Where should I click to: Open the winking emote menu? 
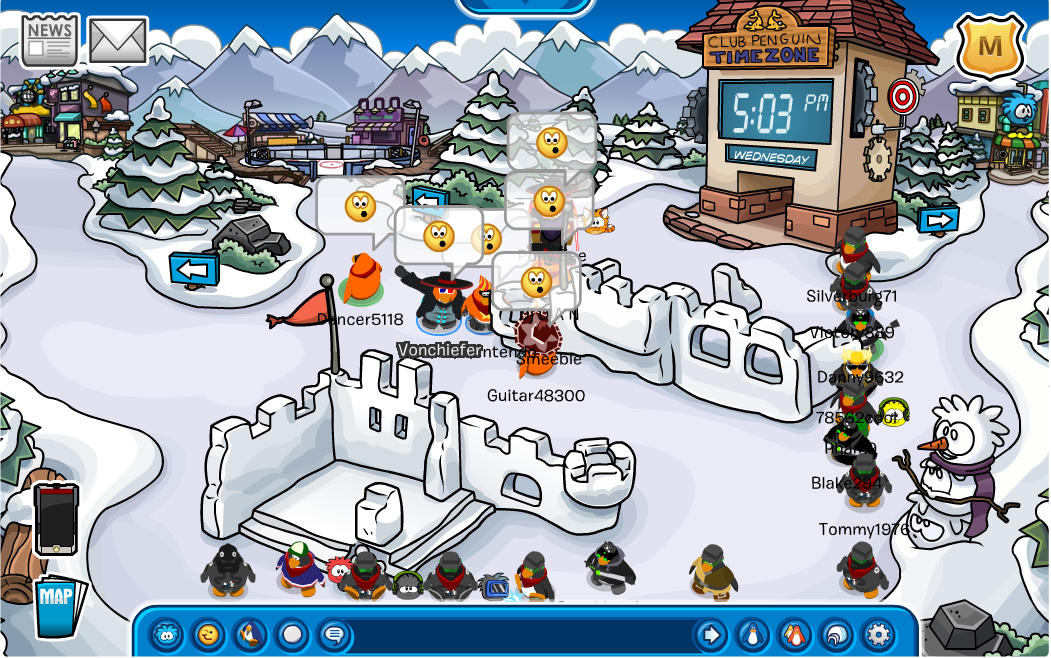(208, 634)
